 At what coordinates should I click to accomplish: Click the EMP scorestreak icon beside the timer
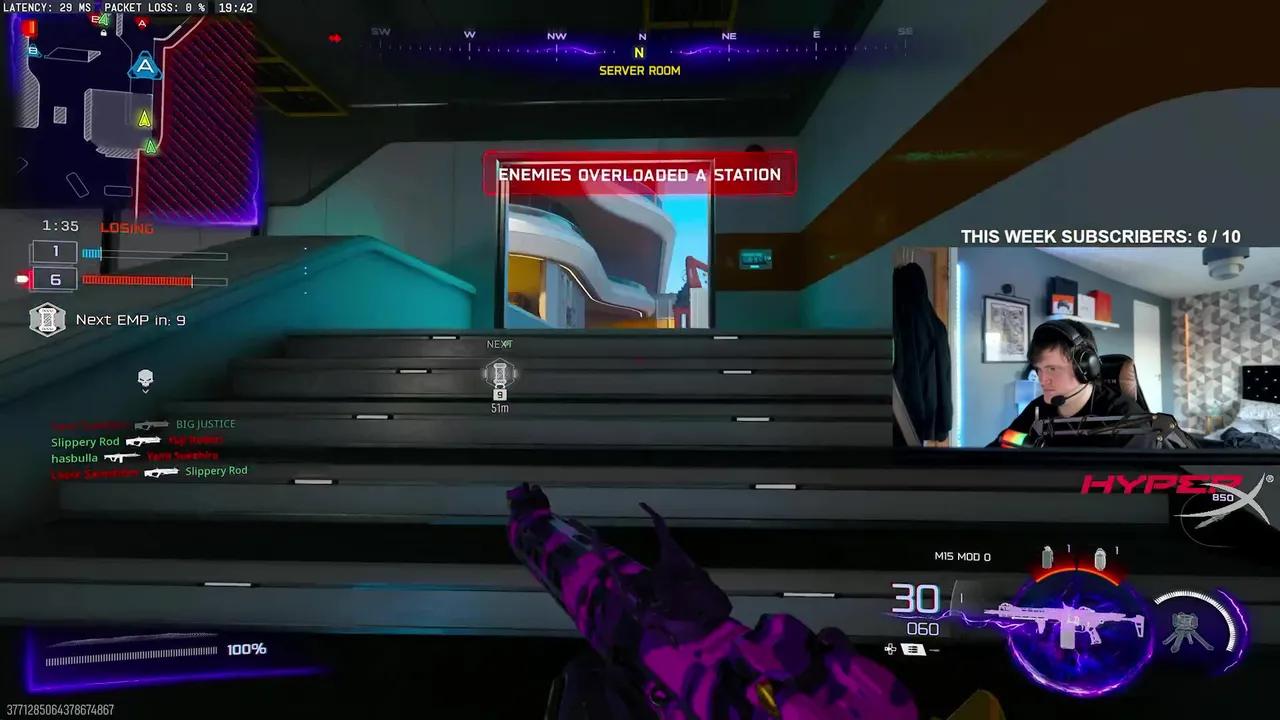coord(47,320)
